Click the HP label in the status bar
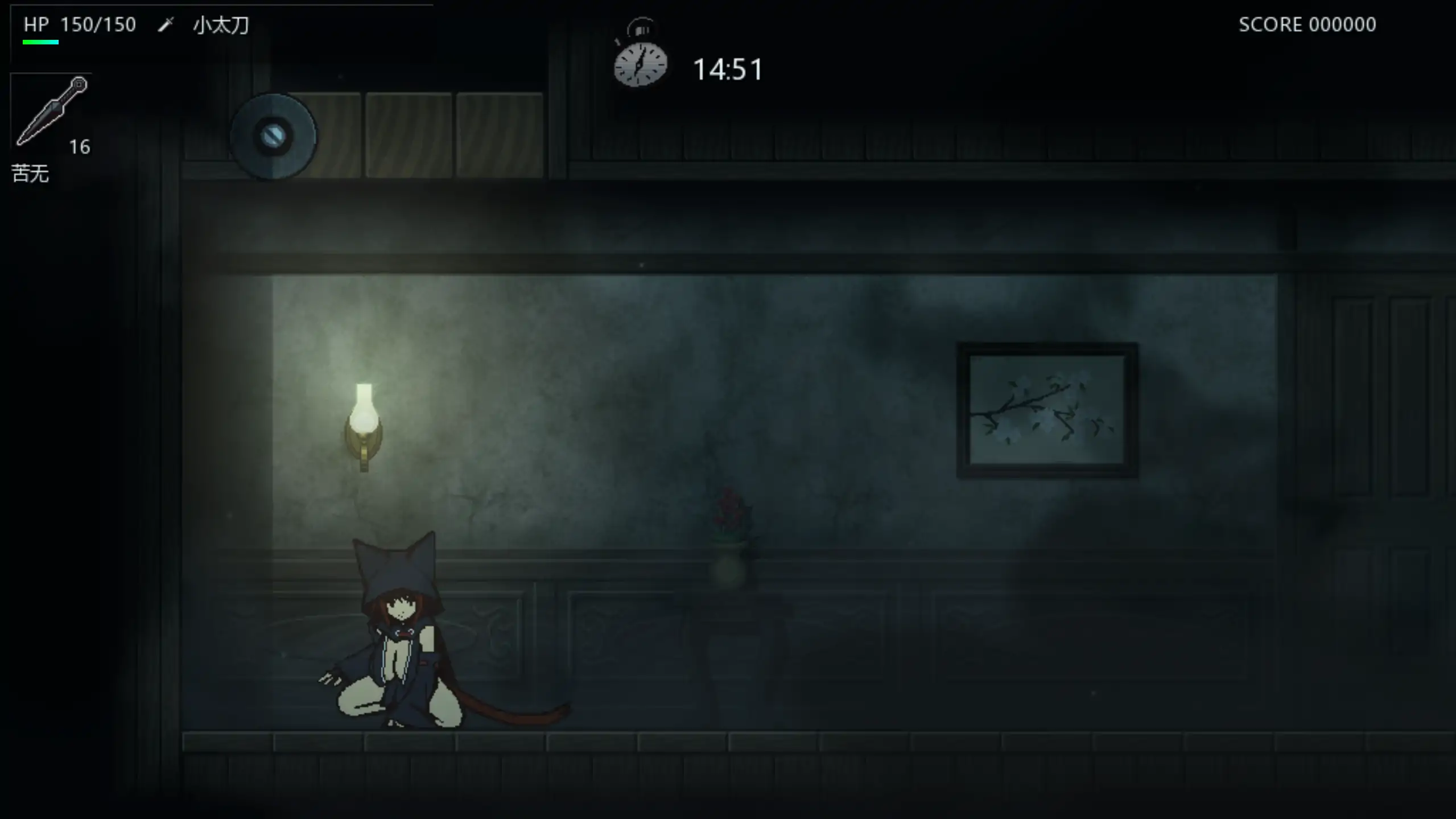The image size is (1456, 819). coord(35,24)
